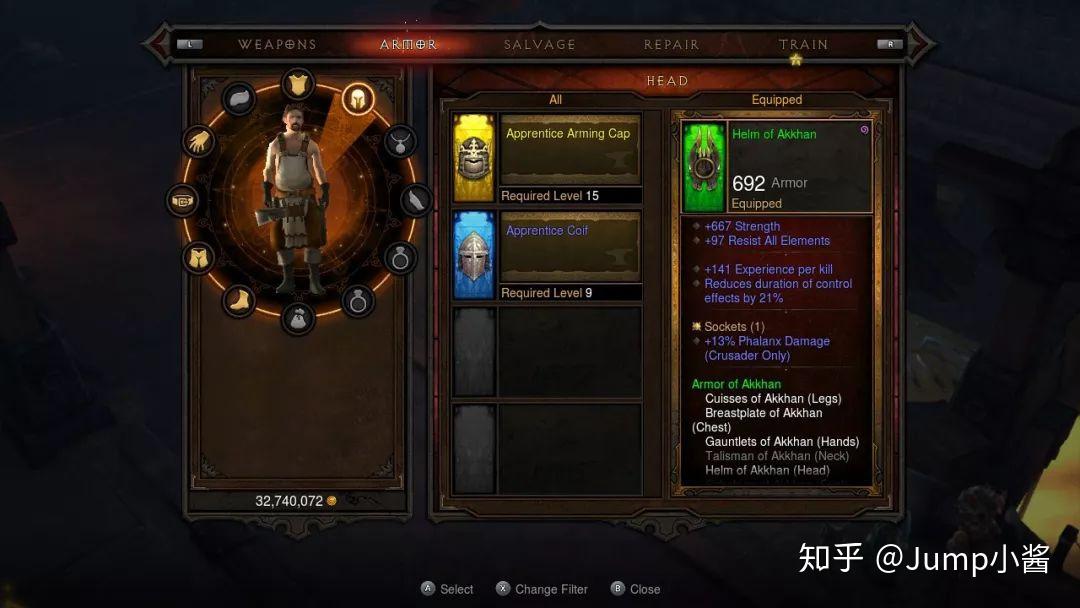The image size is (1080, 608).
Task: Select the gloves slot icon
Action: [199, 141]
